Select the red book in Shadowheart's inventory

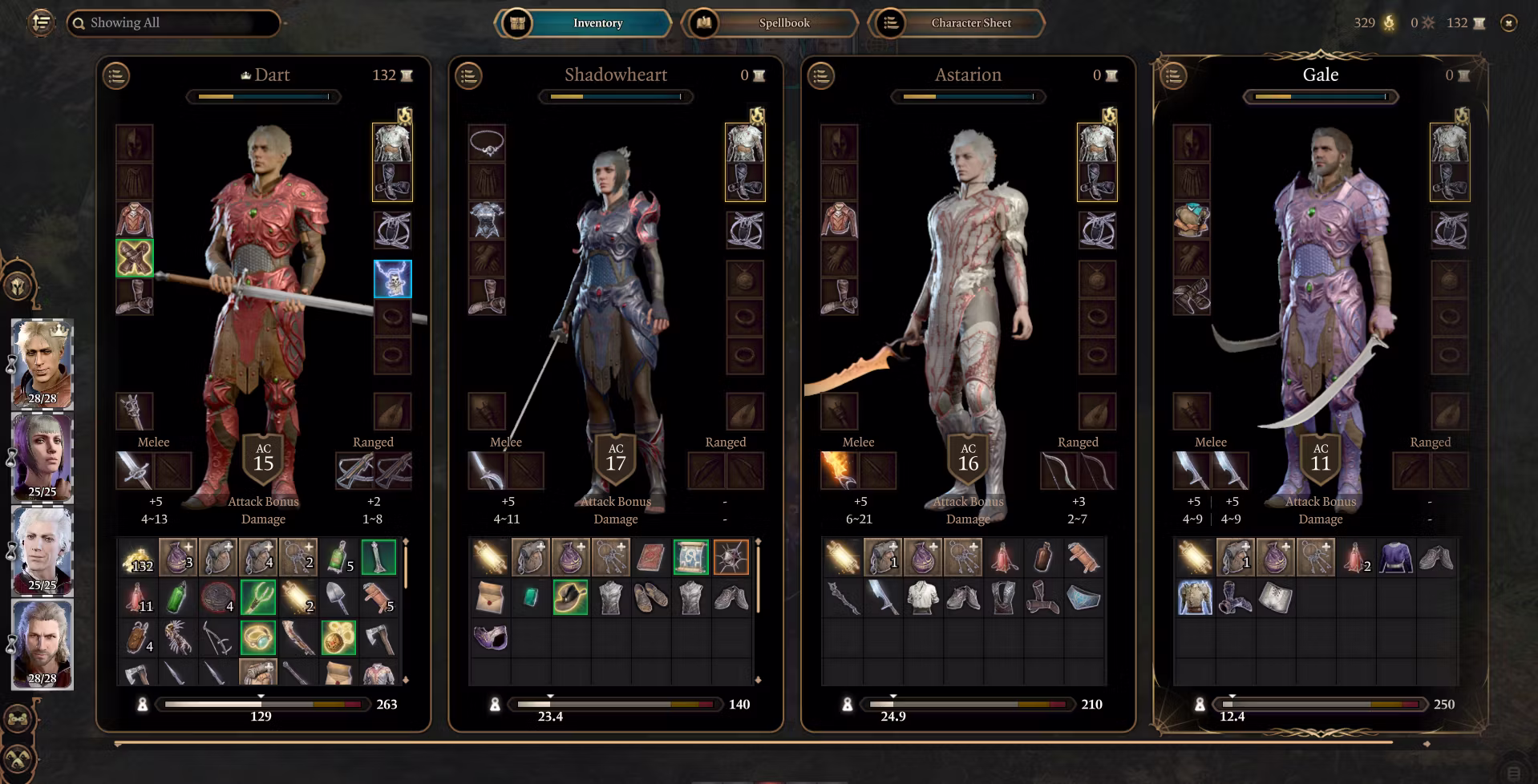(650, 558)
